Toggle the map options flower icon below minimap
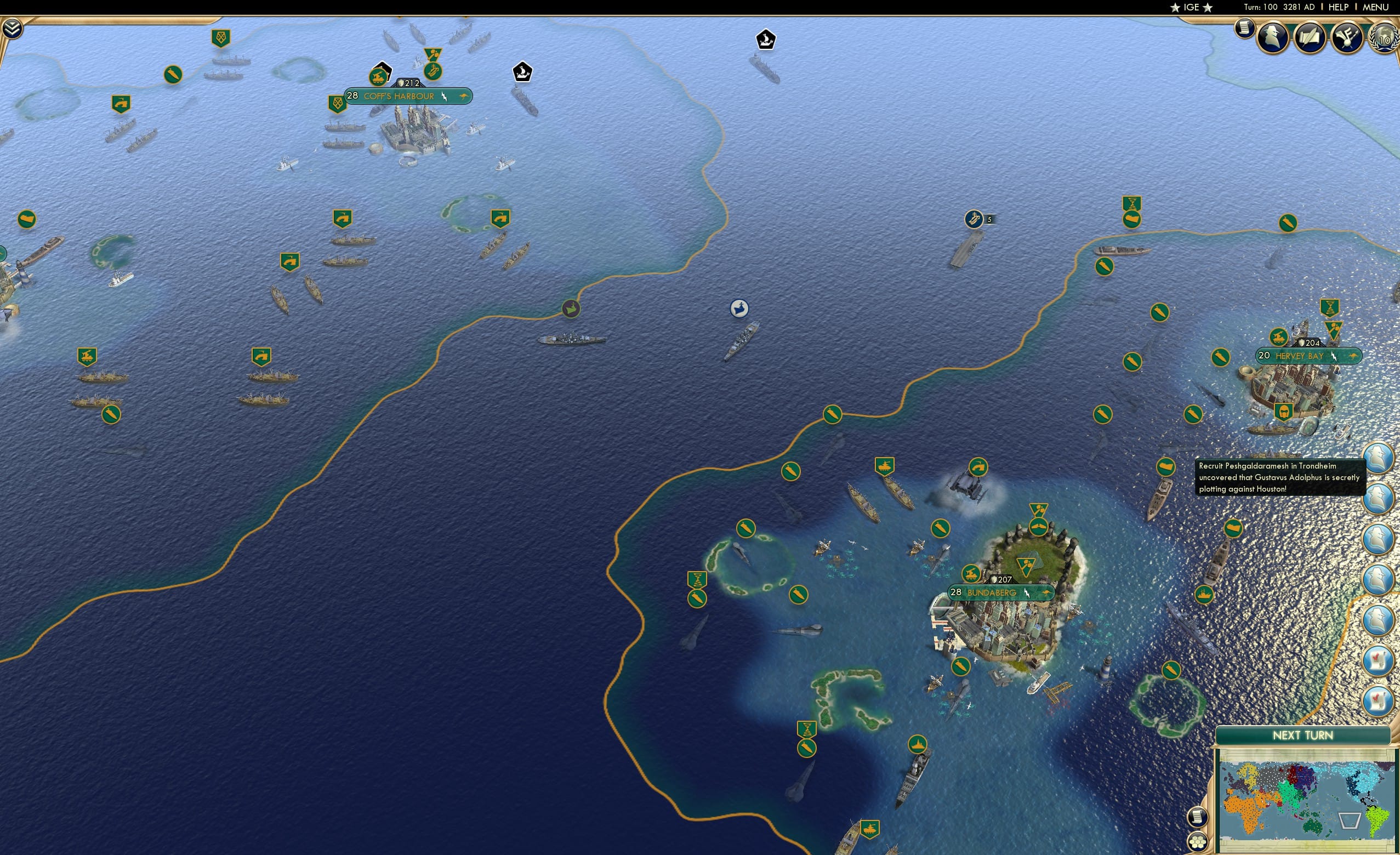Screen dimensions: 1400x855 (1198, 842)
